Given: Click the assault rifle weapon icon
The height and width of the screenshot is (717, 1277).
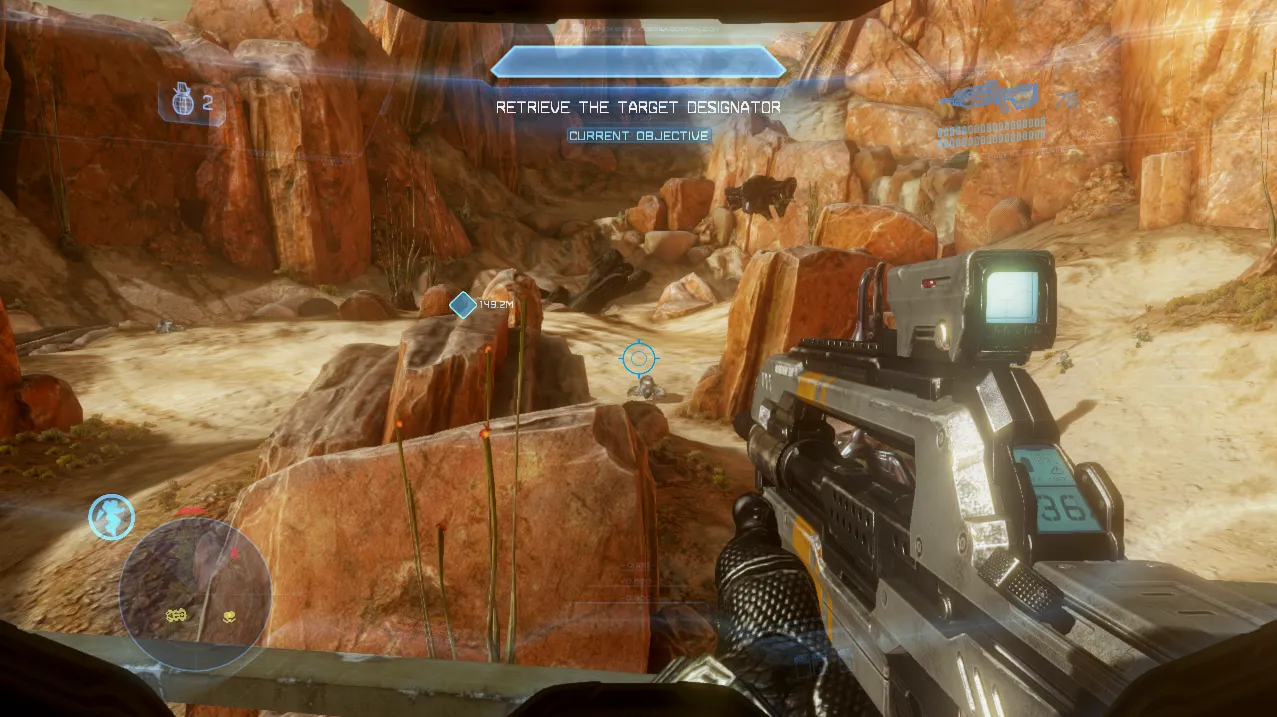Looking at the screenshot, I should (x=993, y=97).
